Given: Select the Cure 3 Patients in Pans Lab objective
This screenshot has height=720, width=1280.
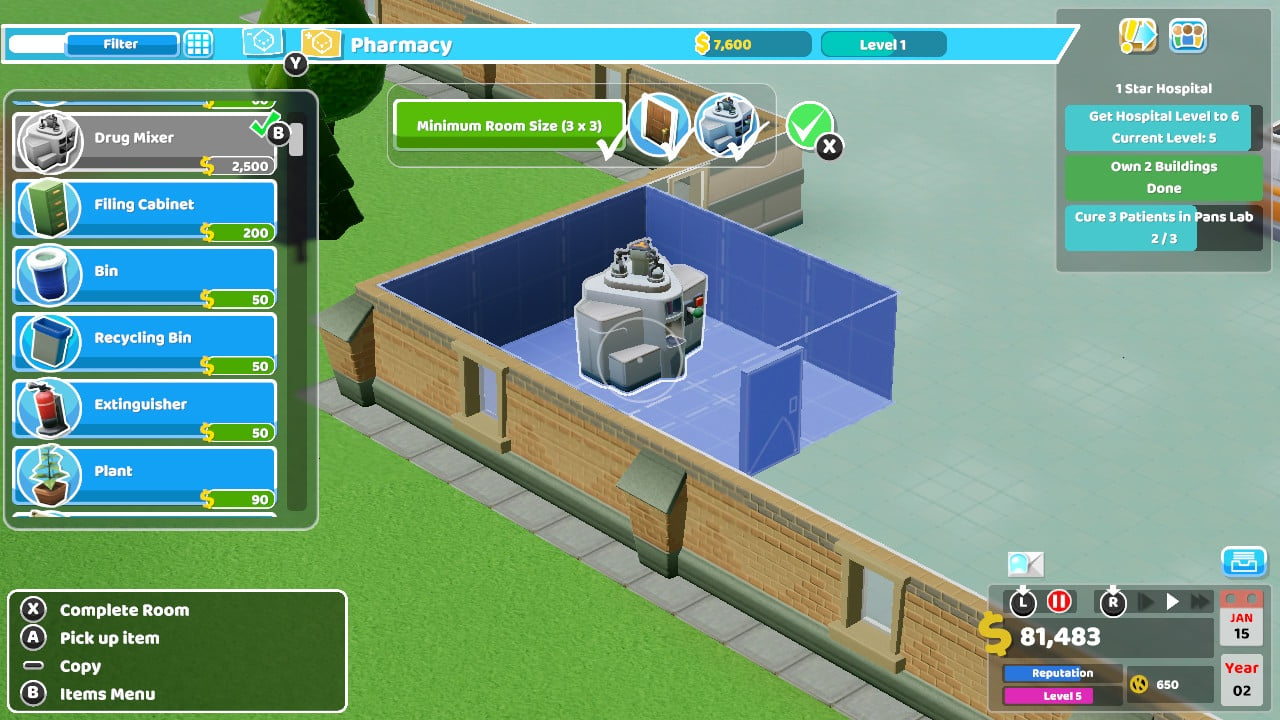Looking at the screenshot, I should 1163,227.
